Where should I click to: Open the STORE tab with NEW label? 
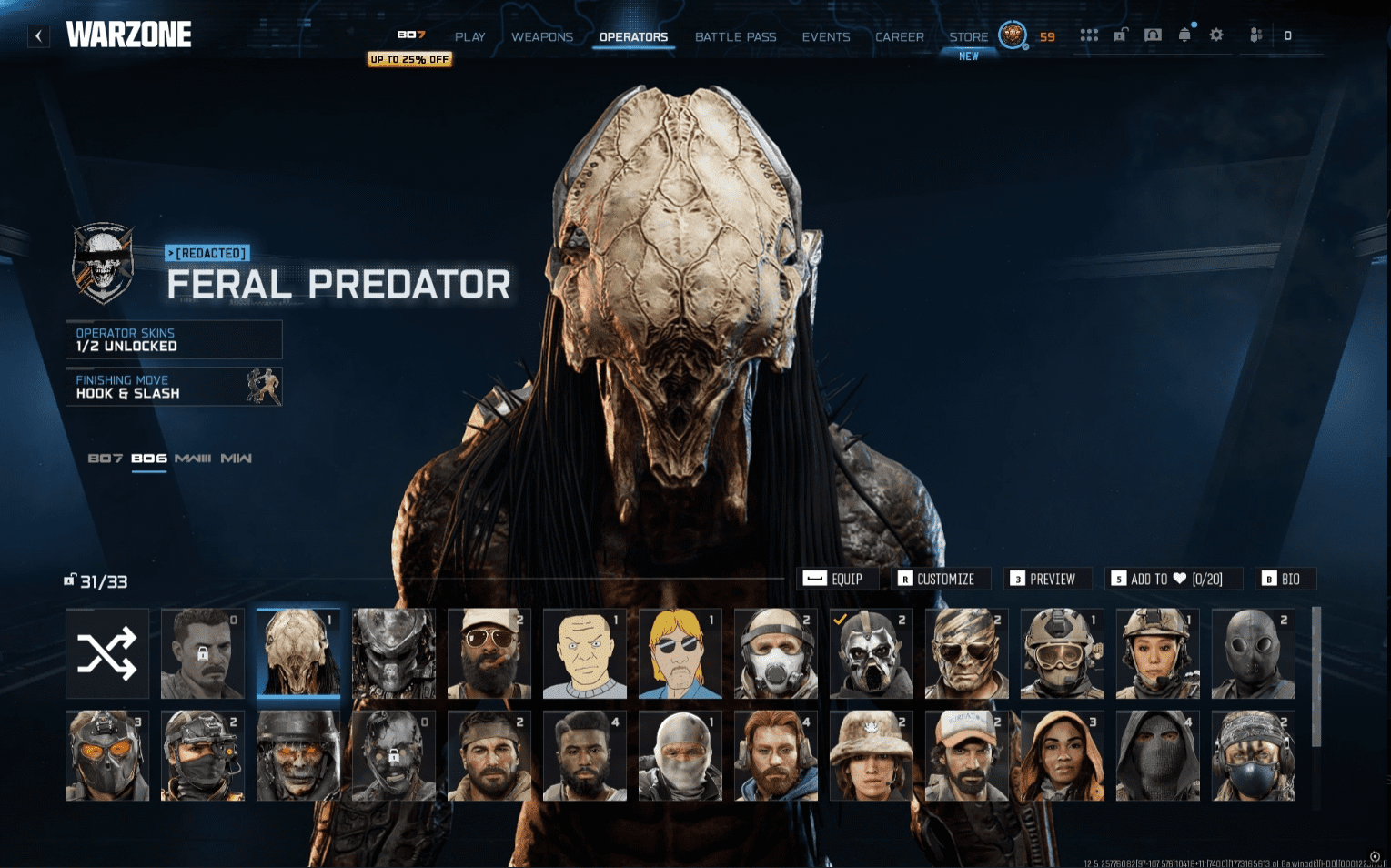967,36
